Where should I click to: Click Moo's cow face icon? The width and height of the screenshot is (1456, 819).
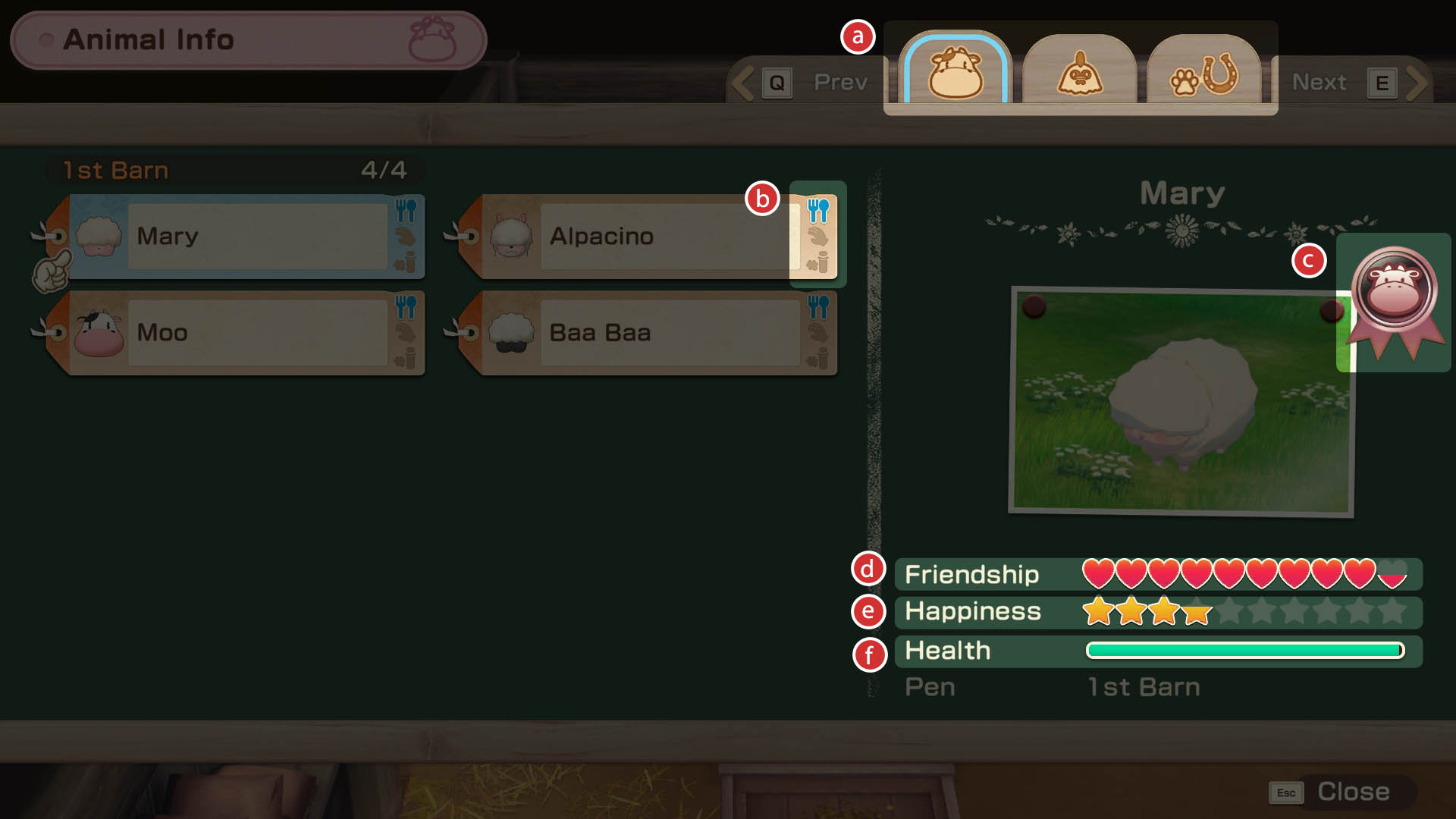[99, 332]
